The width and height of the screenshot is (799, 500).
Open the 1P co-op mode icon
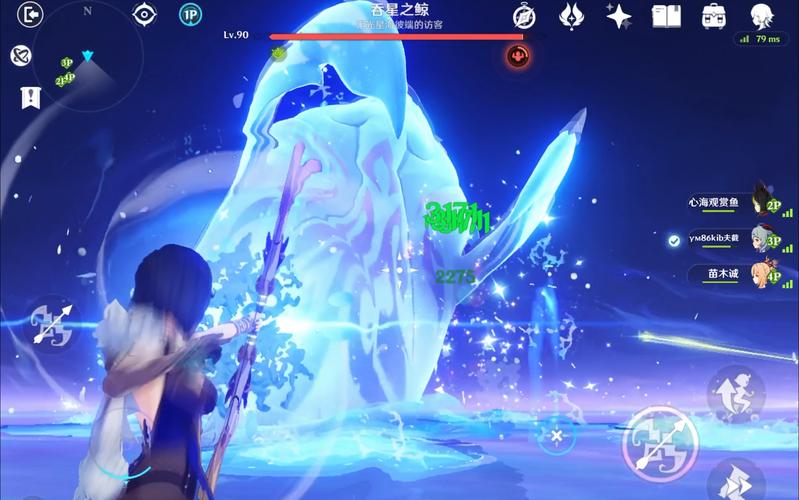(x=190, y=15)
